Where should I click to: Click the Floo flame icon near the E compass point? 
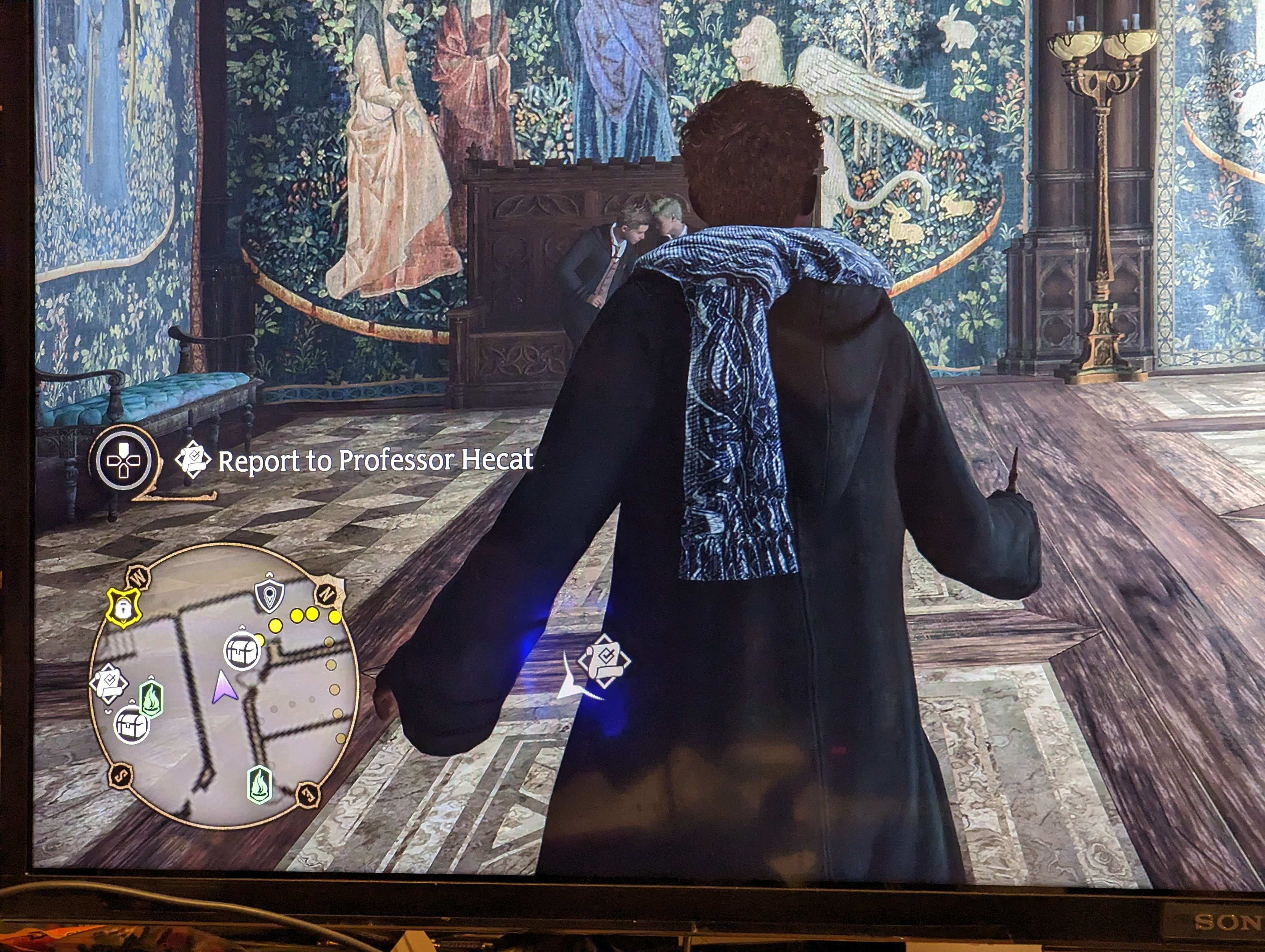[260, 785]
